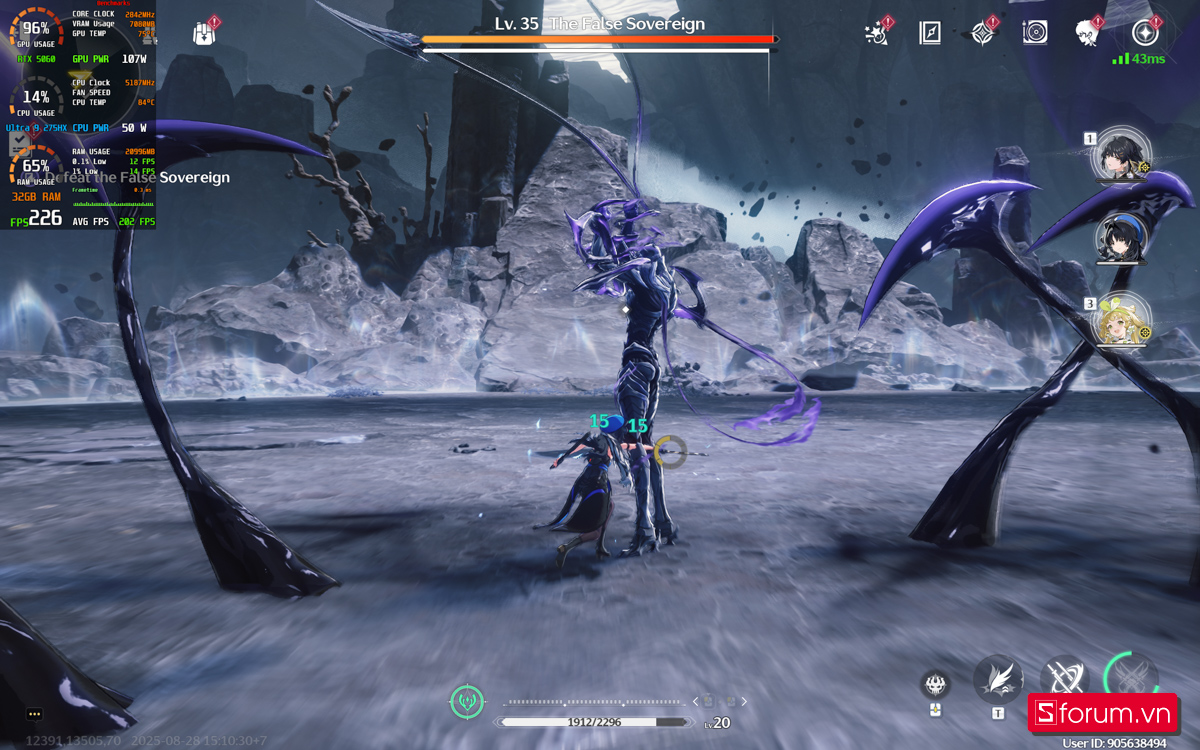Activate the crossed swords resonance skill
The image size is (1200, 750).
[1063, 678]
